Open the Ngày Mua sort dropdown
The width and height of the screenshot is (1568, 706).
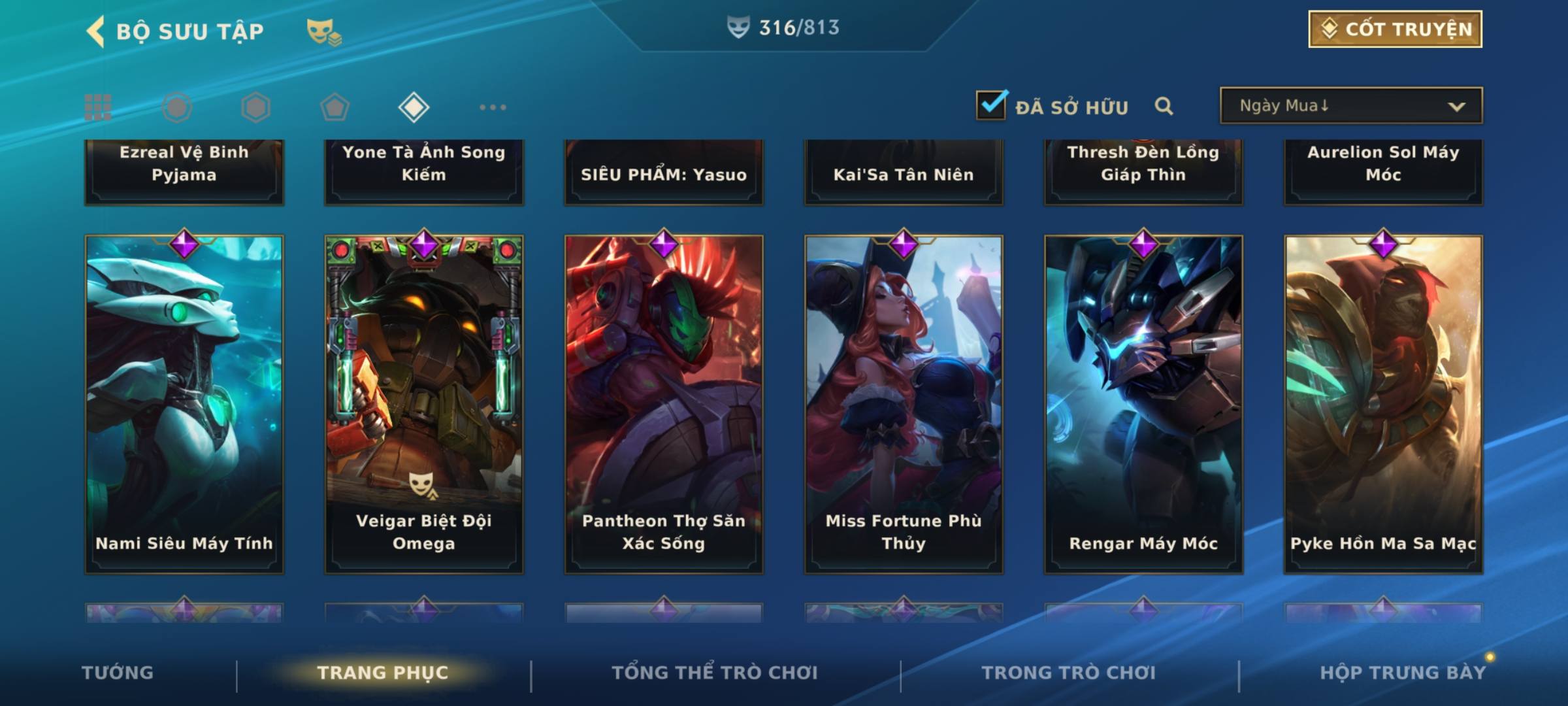pos(1350,106)
